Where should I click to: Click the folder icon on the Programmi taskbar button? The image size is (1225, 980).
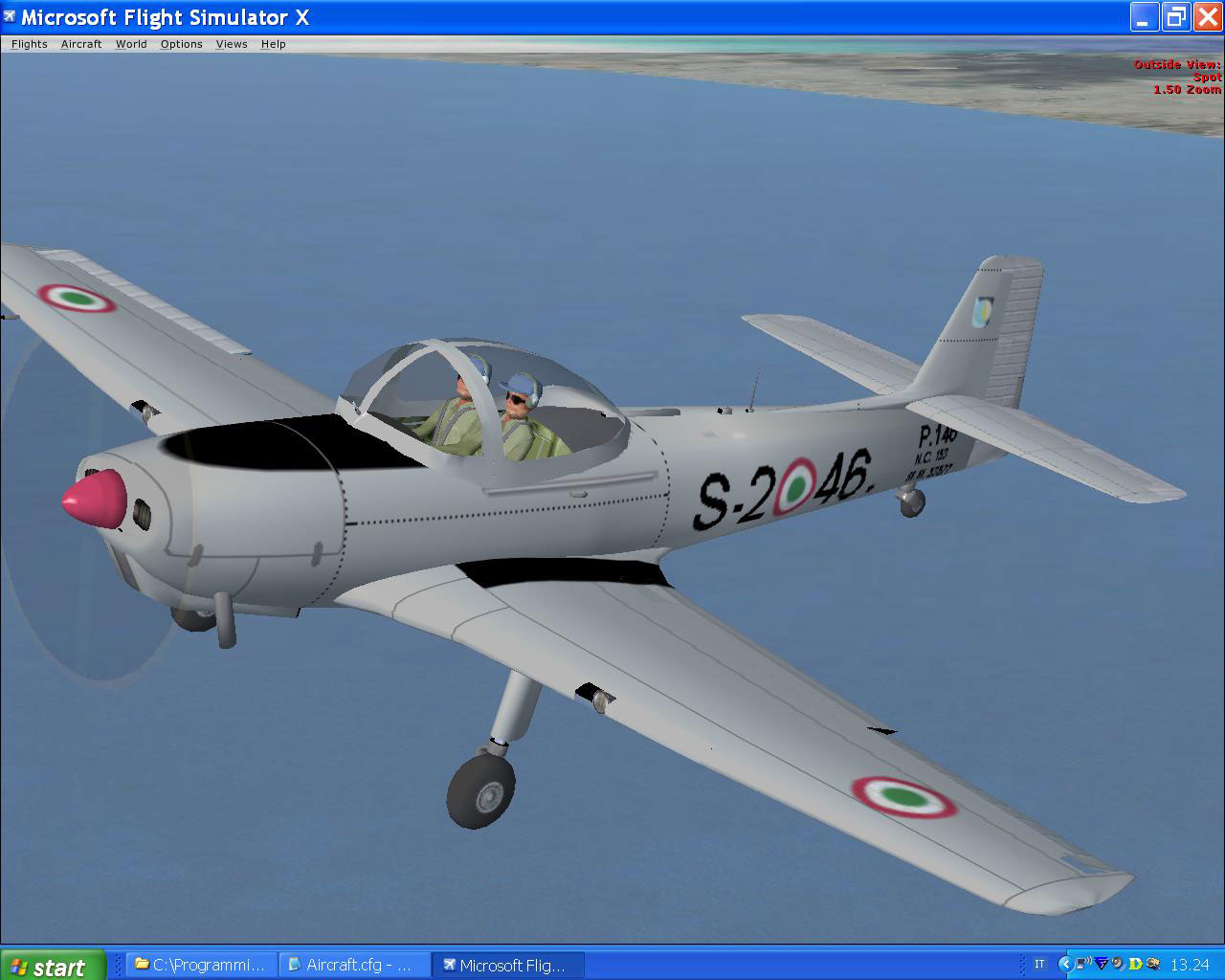pos(140,965)
